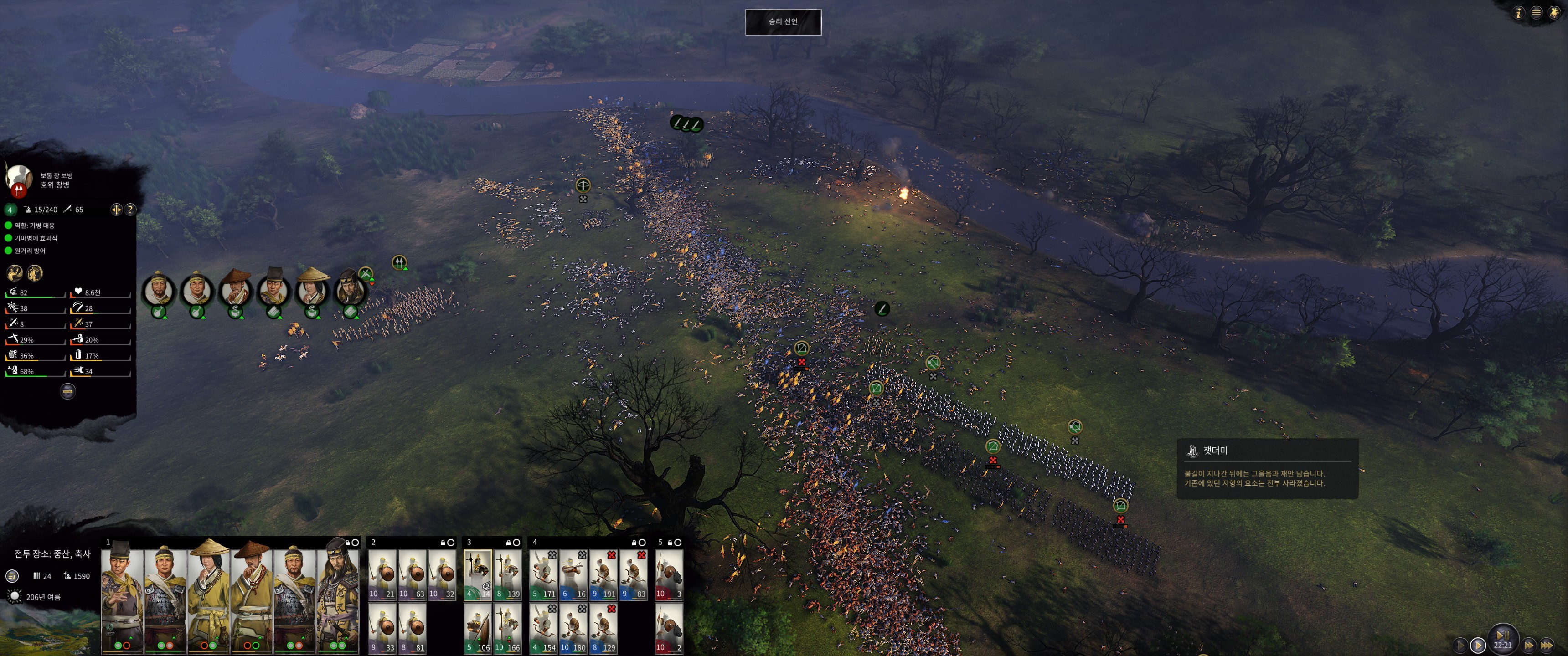Pick the cavalry unit card with 3 men

pos(668,575)
